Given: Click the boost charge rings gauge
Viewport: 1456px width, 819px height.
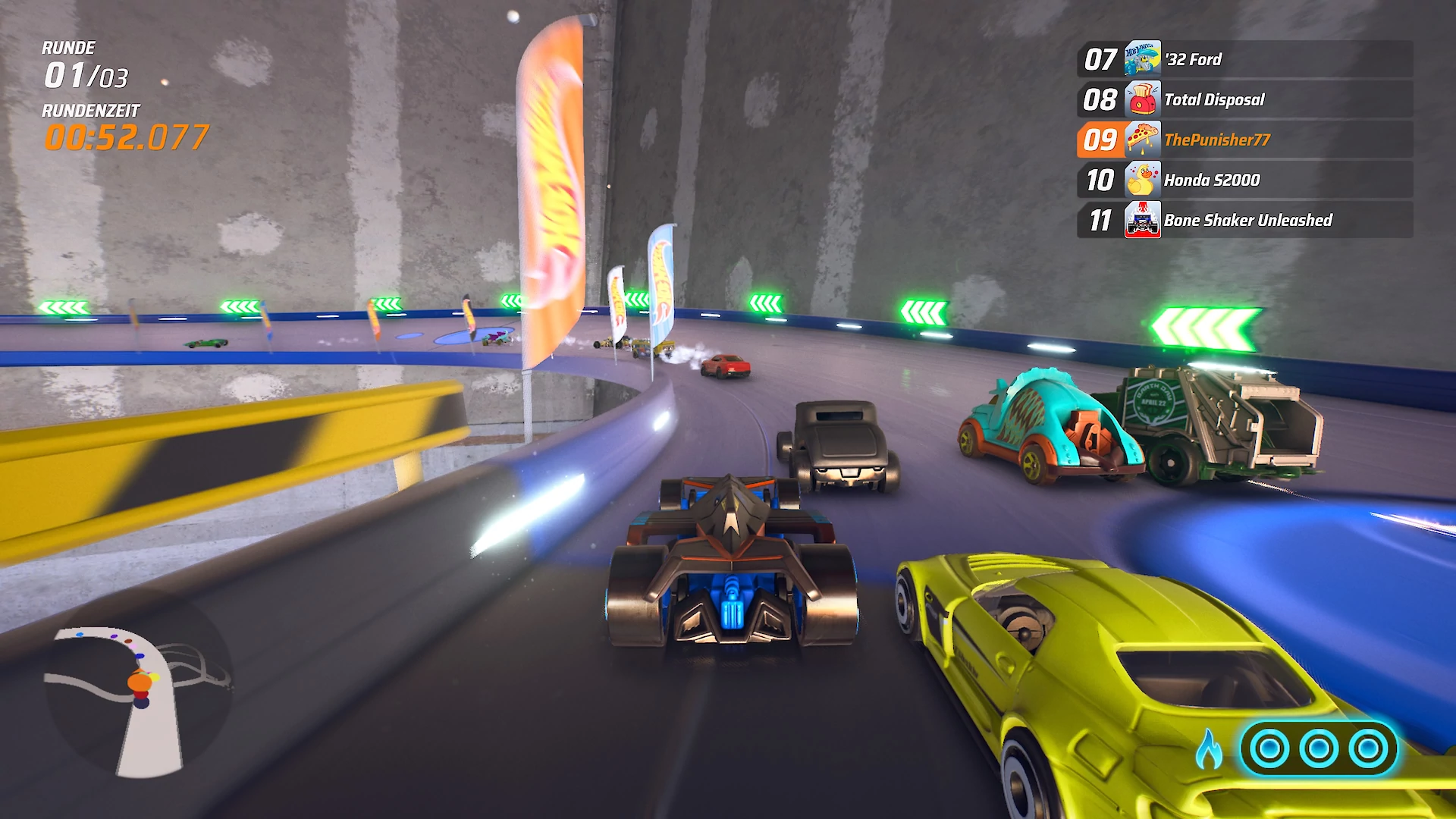Looking at the screenshot, I should pyautogui.click(x=1319, y=749).
